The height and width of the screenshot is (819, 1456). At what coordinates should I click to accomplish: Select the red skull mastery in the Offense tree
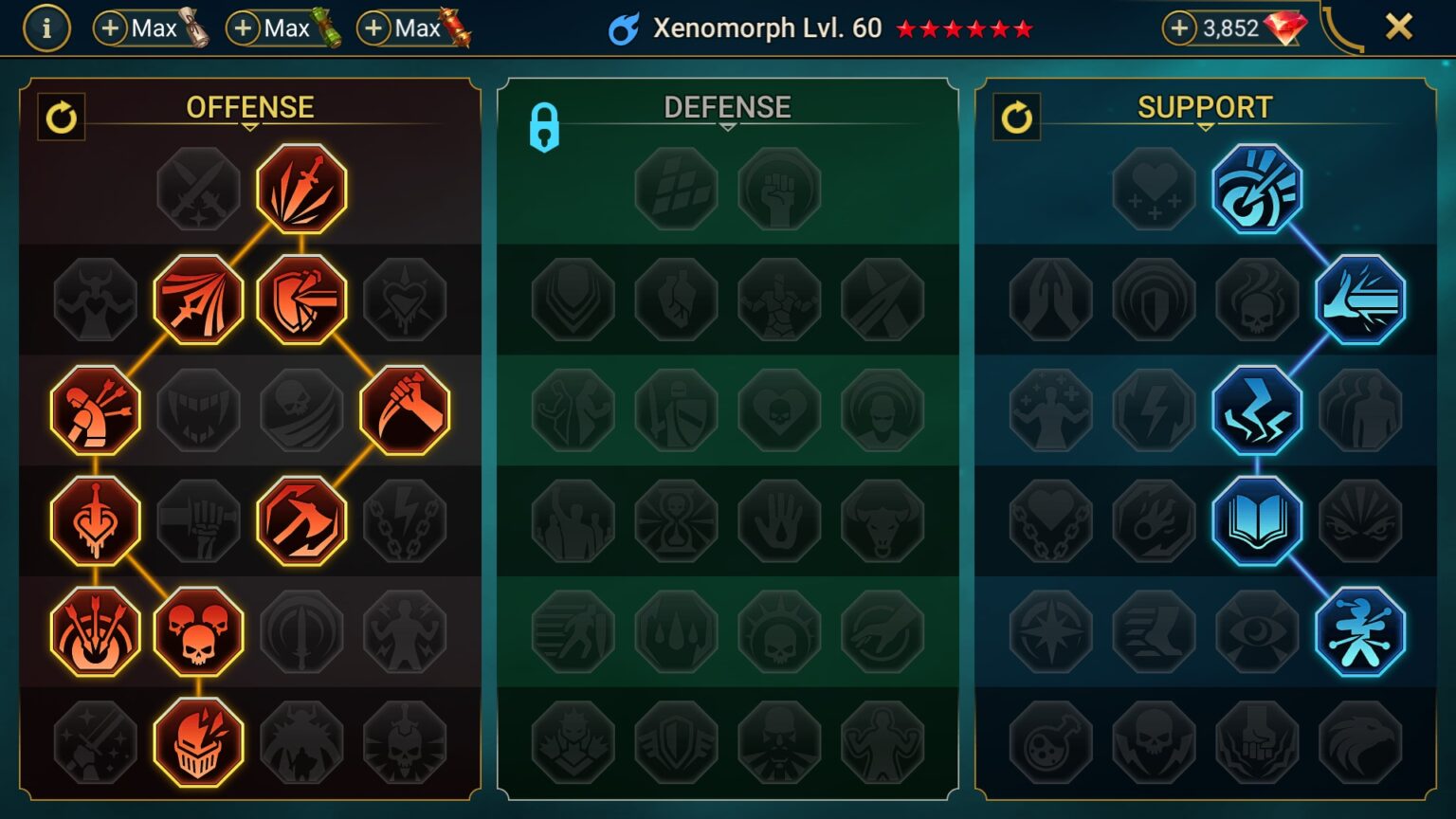pyautogui.click(x=198, y=630)
